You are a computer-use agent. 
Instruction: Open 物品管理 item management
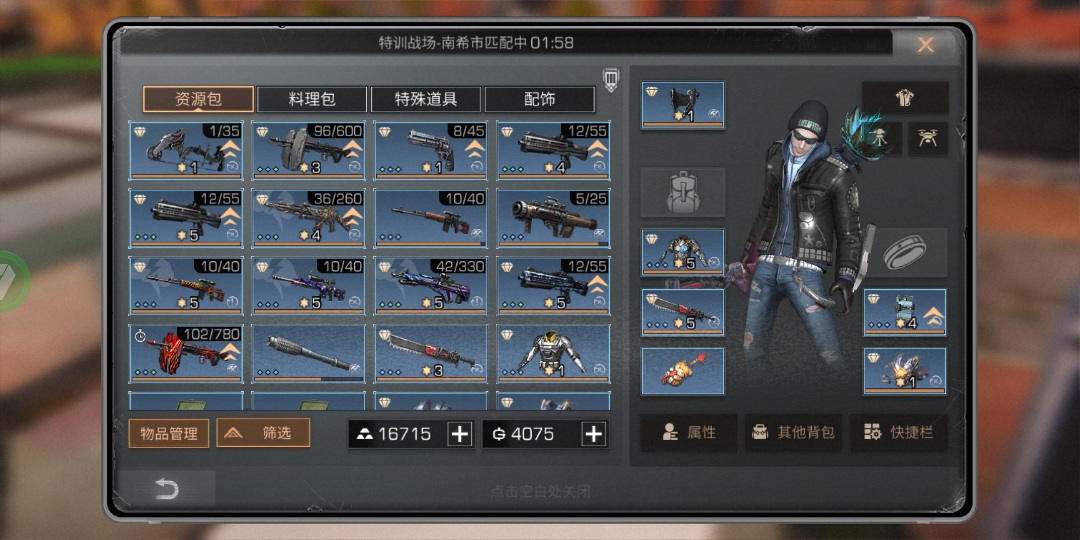tap(169, 433)
